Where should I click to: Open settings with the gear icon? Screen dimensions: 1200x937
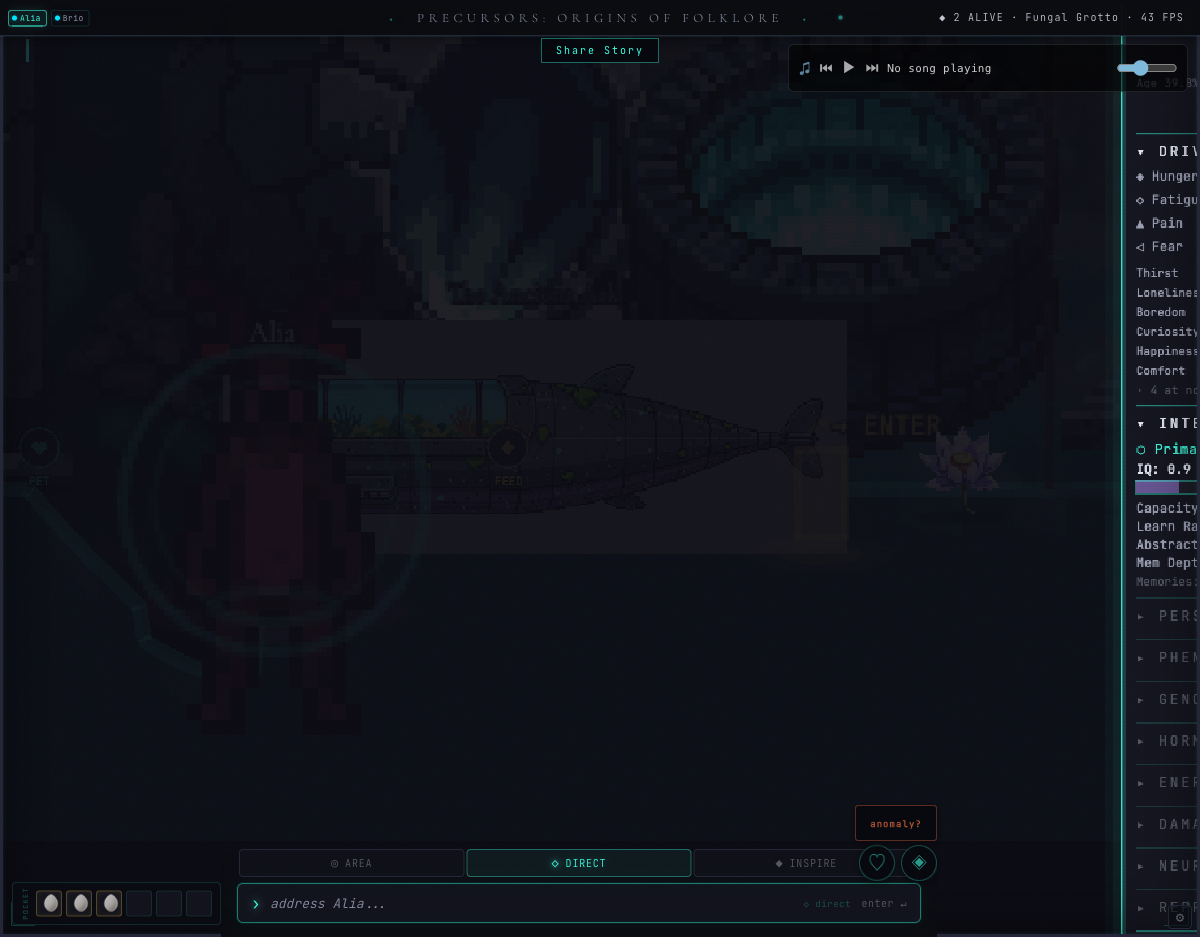point(1180,917)
